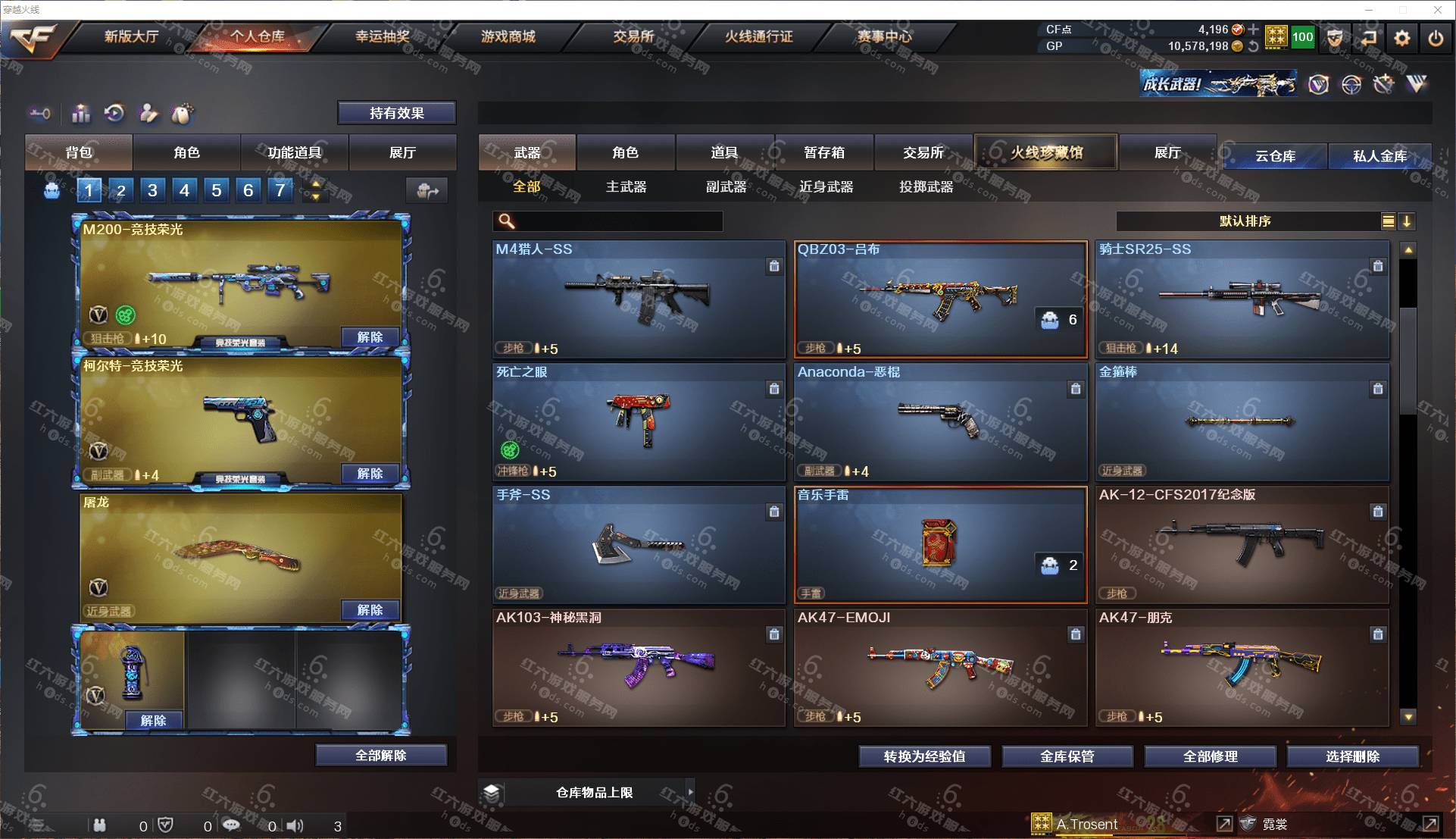Image resolution: width=1456 pixels, height=839 pixels.
Task: Open the 游戏商城 shop menu
Action: 508,36
